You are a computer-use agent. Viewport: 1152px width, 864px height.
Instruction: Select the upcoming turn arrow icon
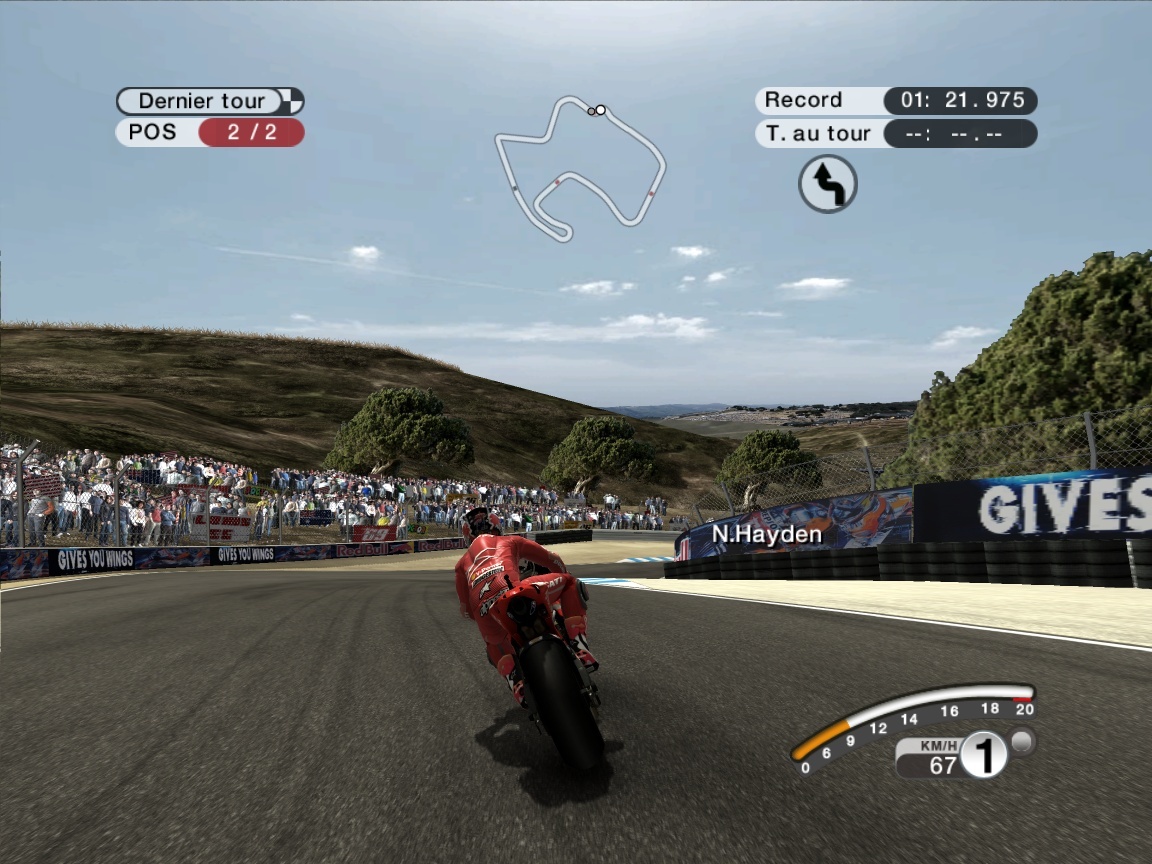(827, 184)
